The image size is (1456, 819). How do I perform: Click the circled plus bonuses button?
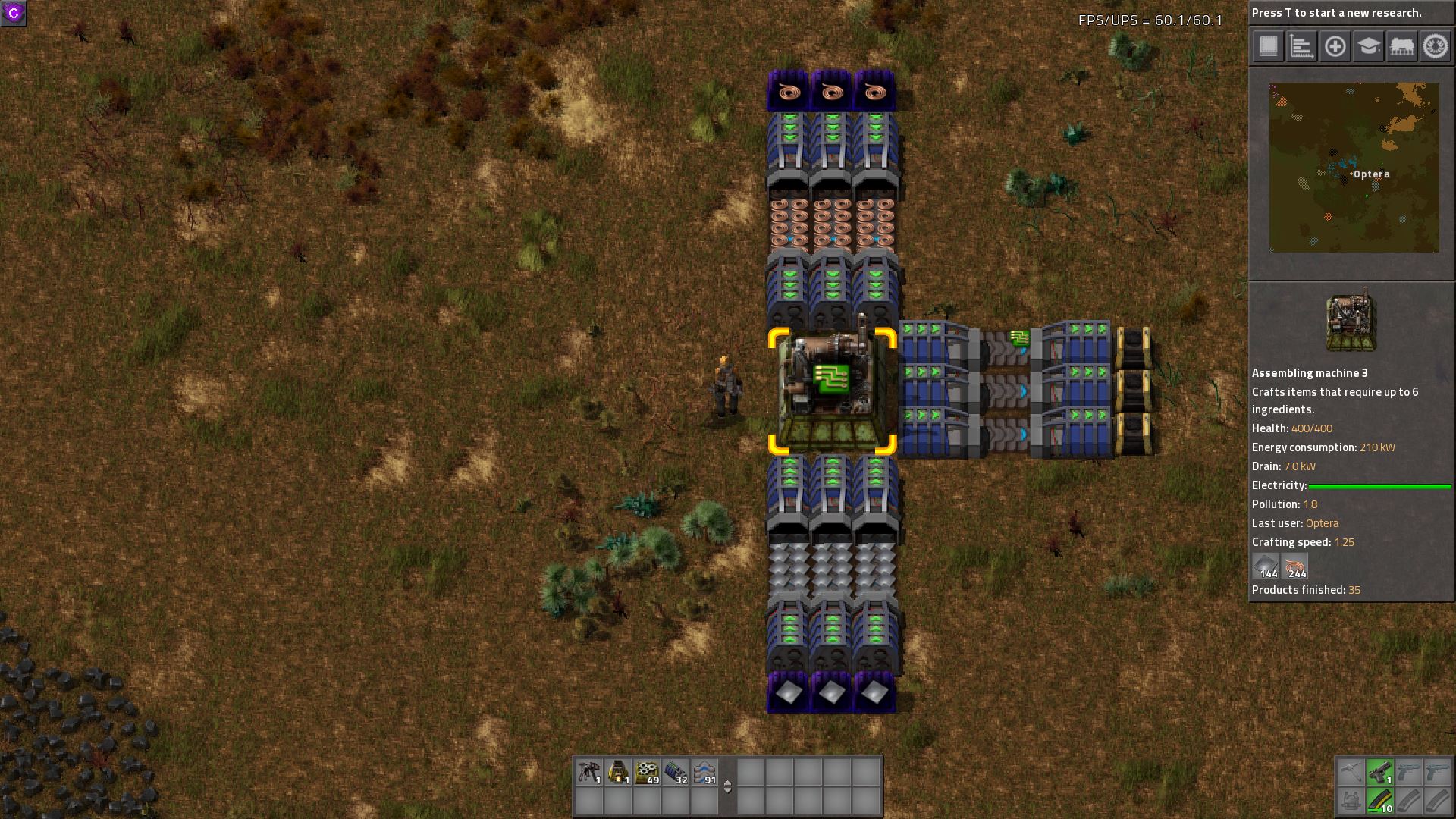pyautogui.click(x=1335, y=46)
